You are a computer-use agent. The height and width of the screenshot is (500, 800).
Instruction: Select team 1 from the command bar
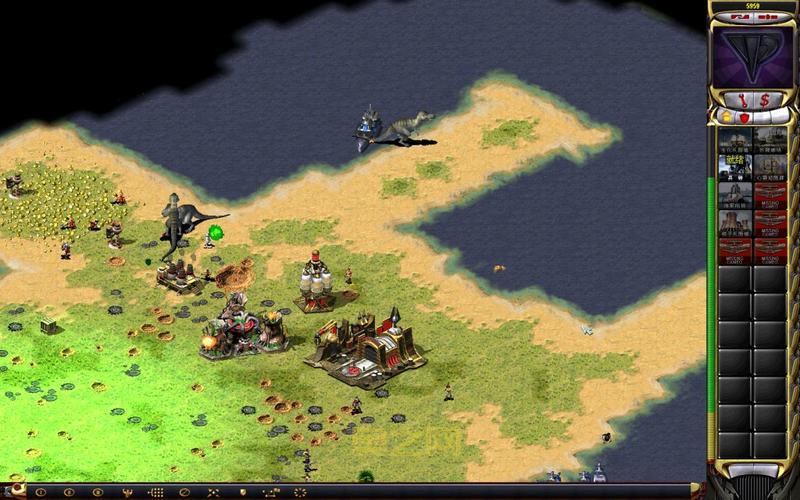41,492
